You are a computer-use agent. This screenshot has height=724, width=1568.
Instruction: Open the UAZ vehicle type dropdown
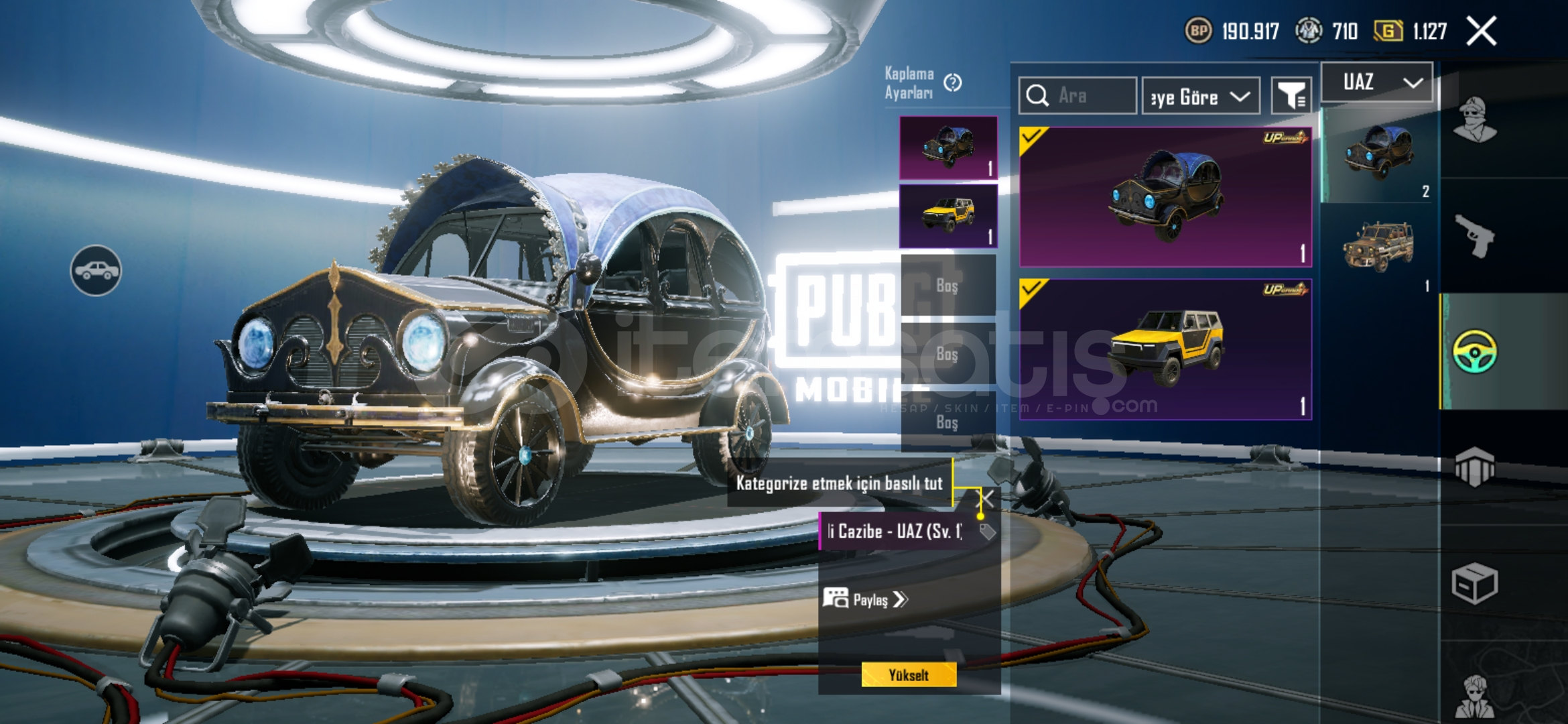point(1377,82)
